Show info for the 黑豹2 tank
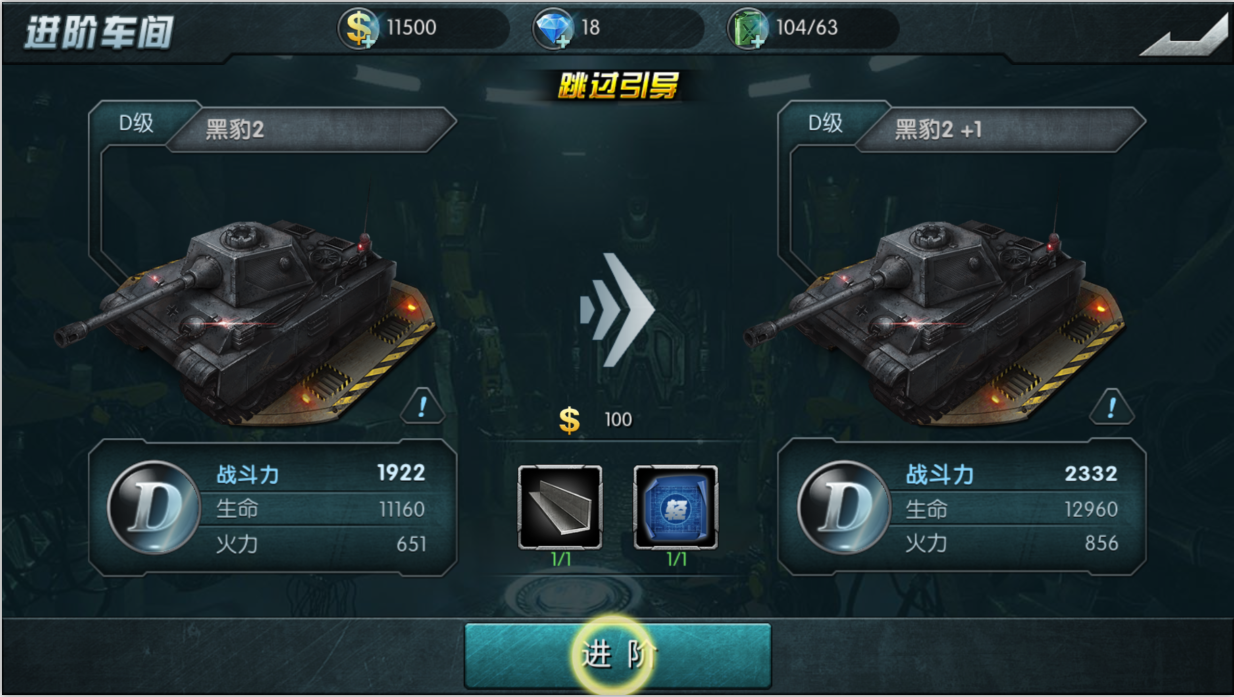1234x697 pixels. pyautogui.click(x=423, y=406)
